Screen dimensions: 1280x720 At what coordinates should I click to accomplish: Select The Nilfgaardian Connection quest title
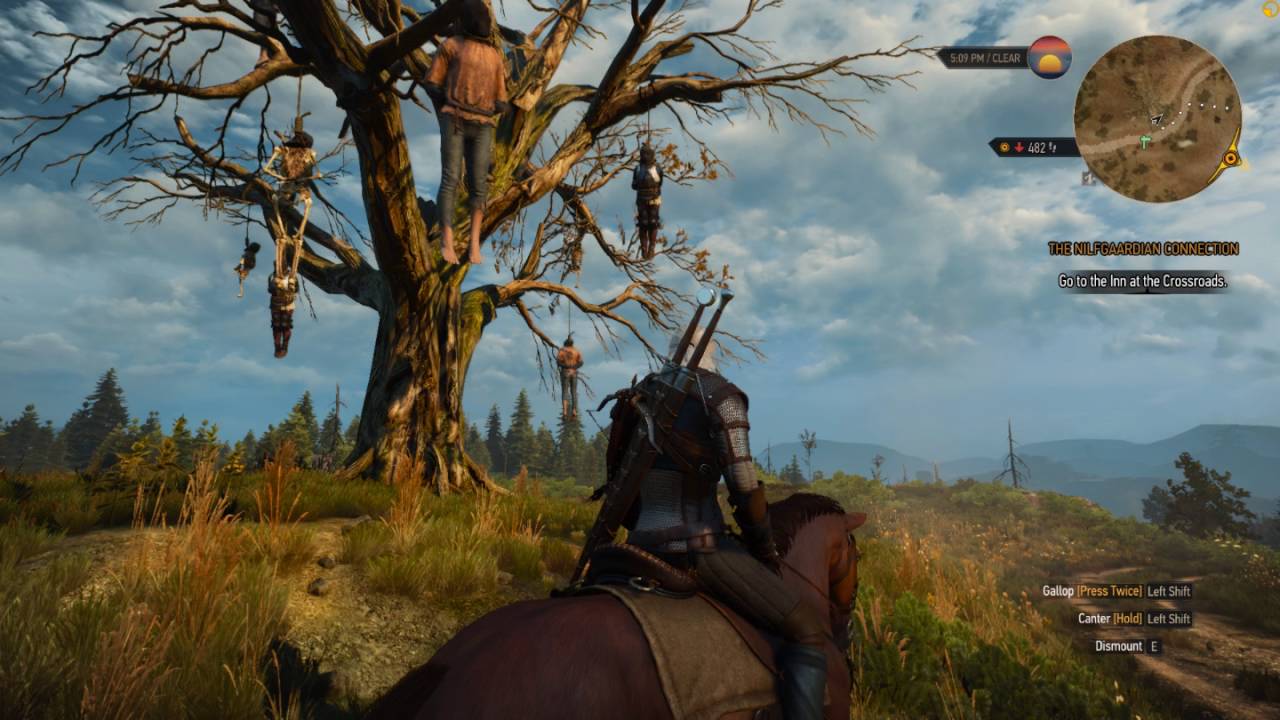point(1142,249)
